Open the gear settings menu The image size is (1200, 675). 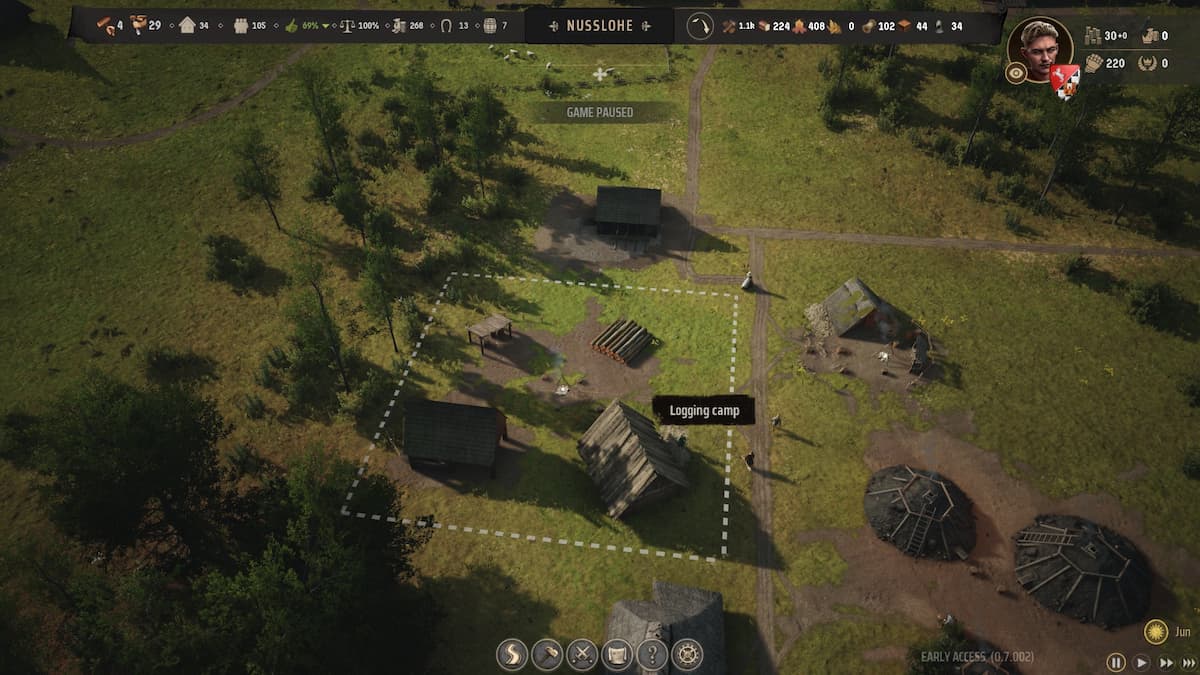(687, 655)
